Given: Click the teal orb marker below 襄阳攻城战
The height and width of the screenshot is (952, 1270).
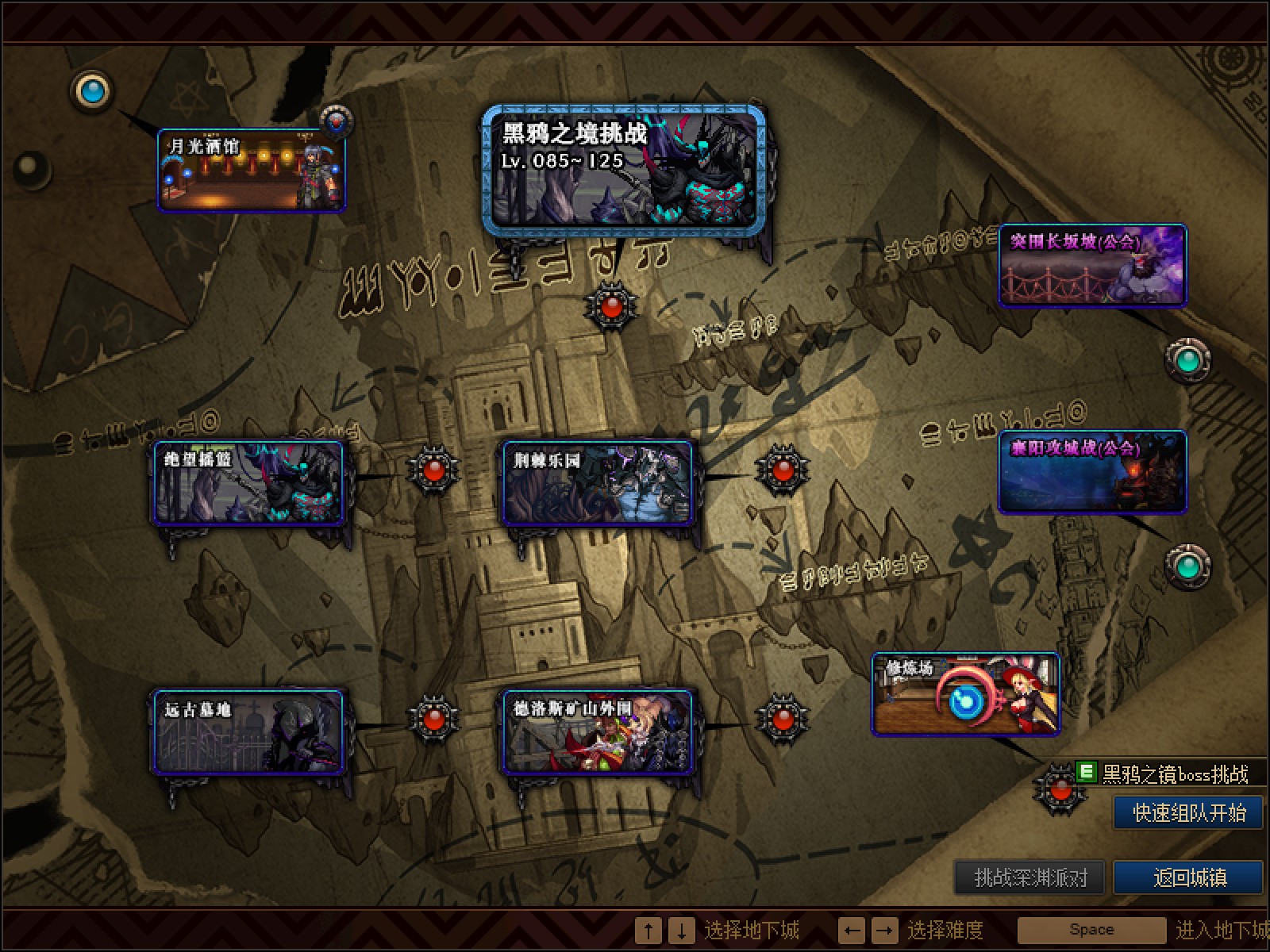Looking at the screenshot, I should click(x=1187, y=566).
